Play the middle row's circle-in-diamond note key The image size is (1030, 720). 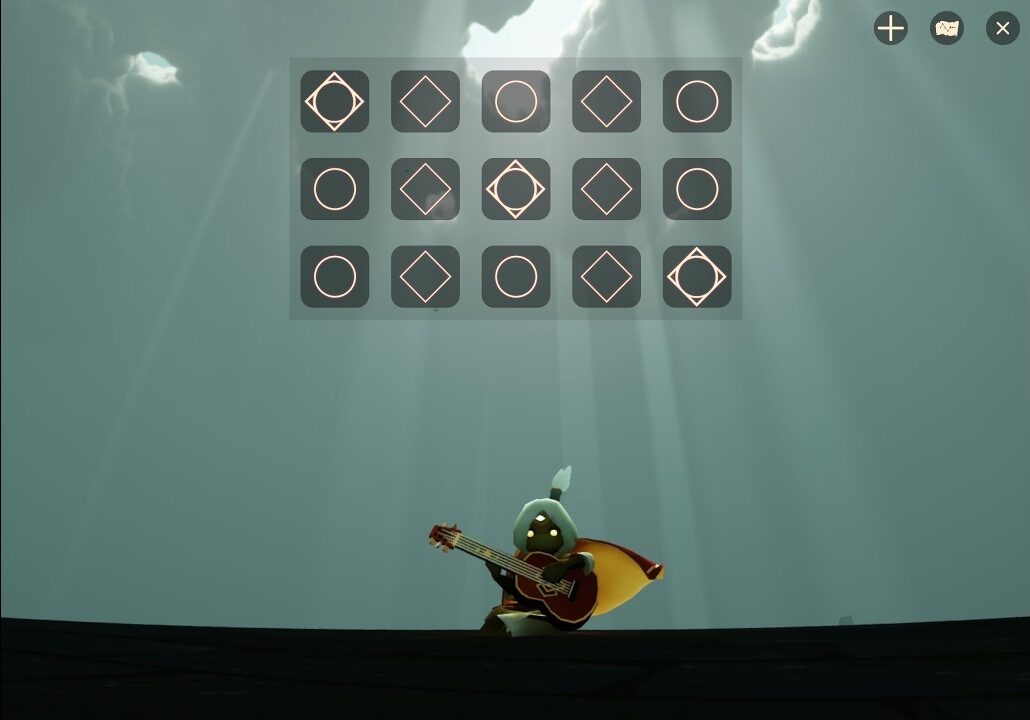coord(516,189)
